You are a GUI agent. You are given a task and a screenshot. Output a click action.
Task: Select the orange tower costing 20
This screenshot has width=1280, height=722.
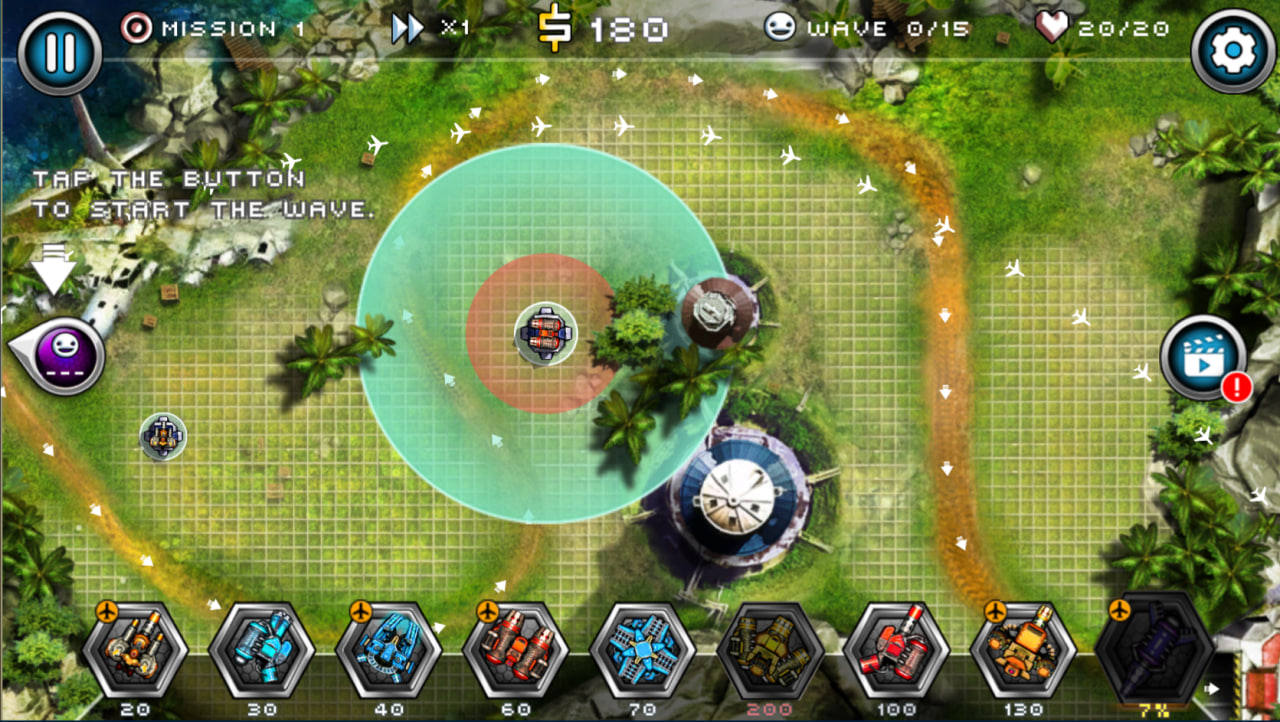point(135,650)
